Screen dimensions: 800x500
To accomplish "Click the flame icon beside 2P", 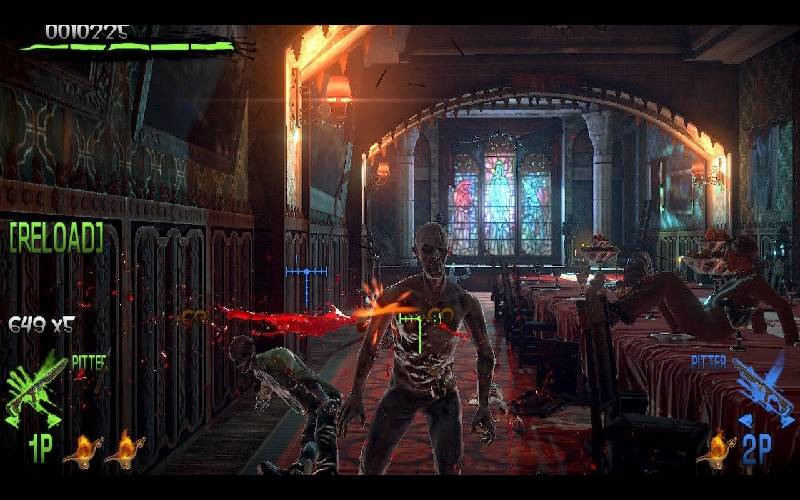I will [x=716, y=449].
